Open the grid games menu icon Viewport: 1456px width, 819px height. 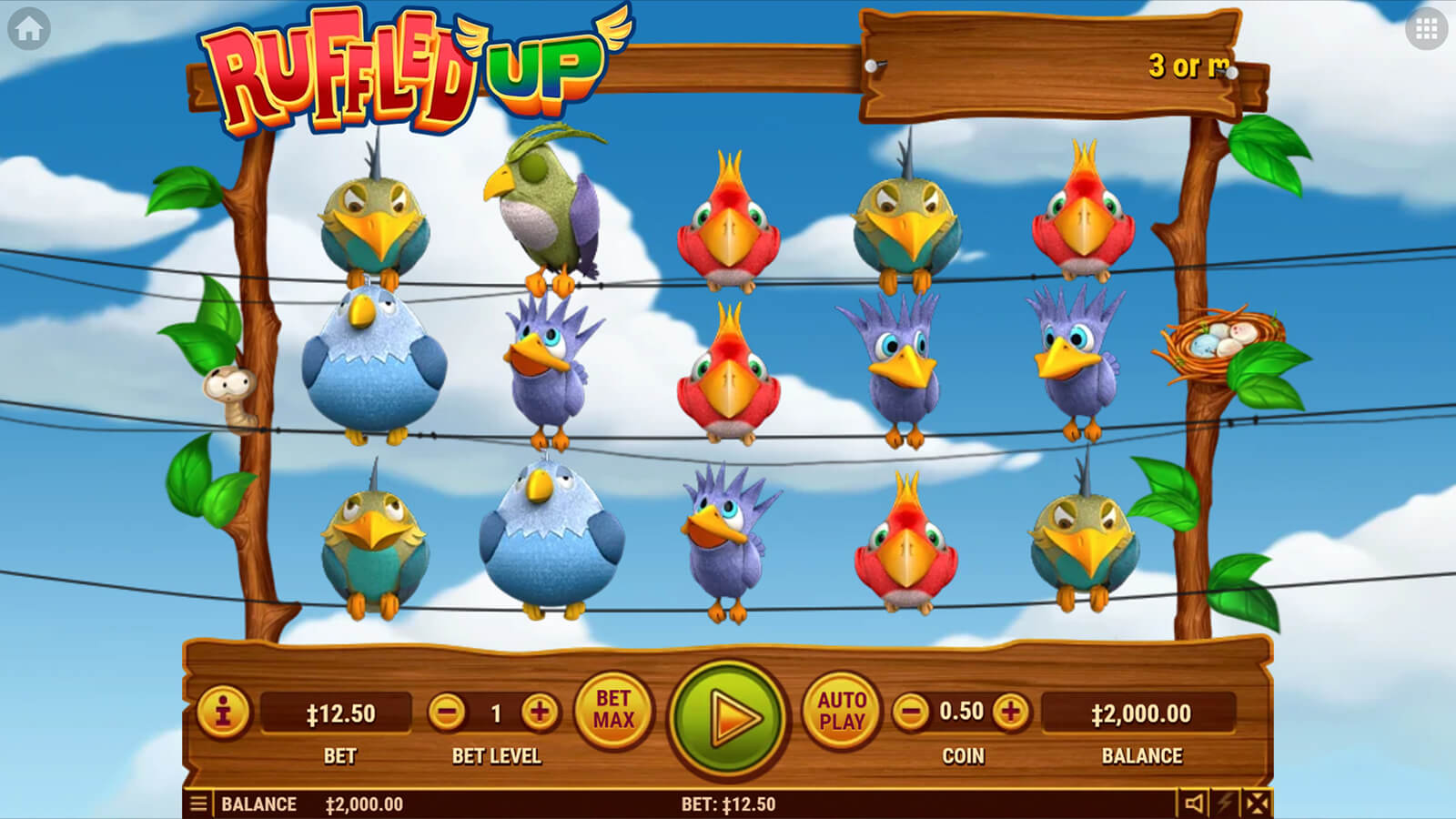point(1426,29)
